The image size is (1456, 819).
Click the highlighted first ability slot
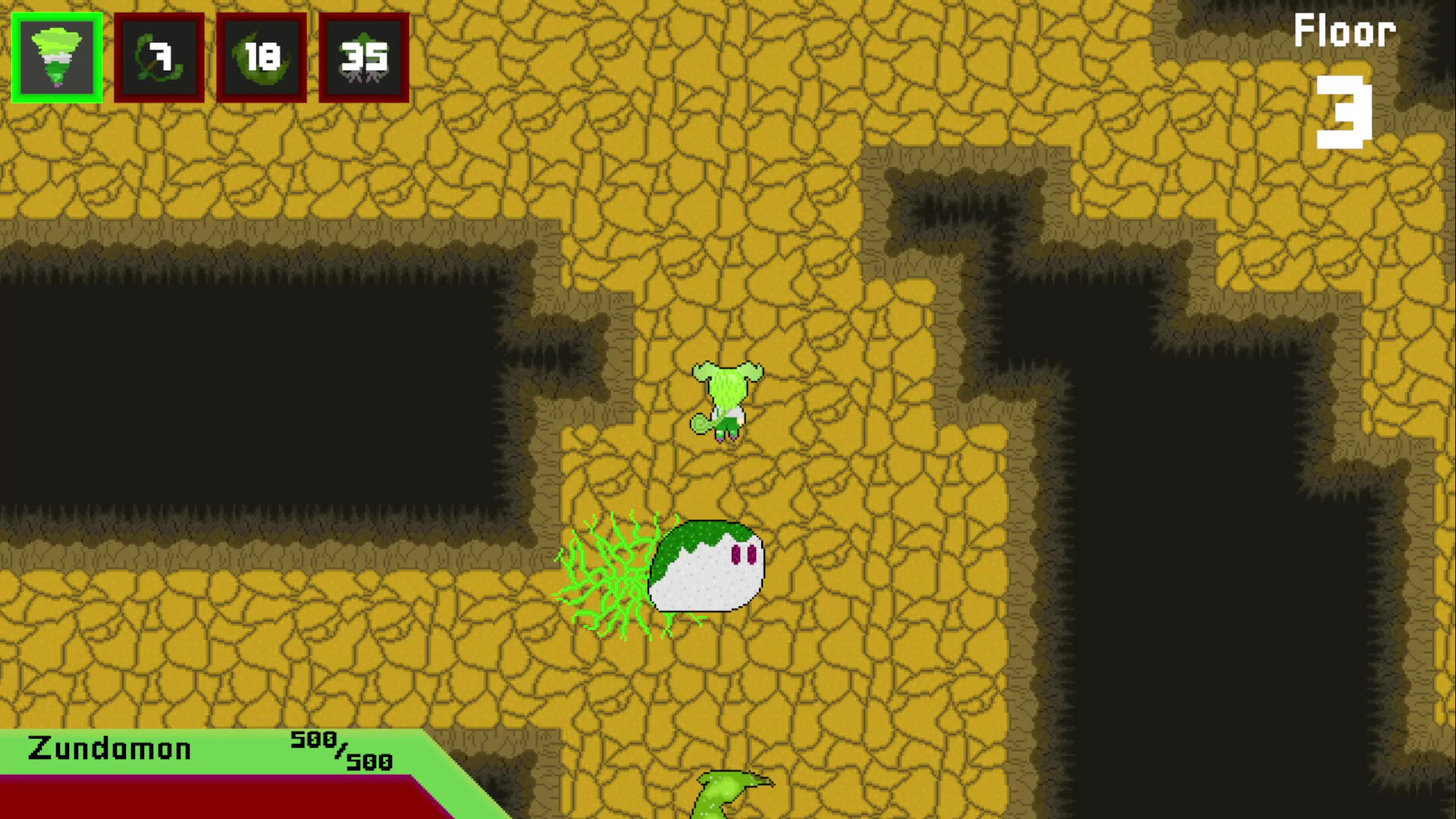[57, 57]
